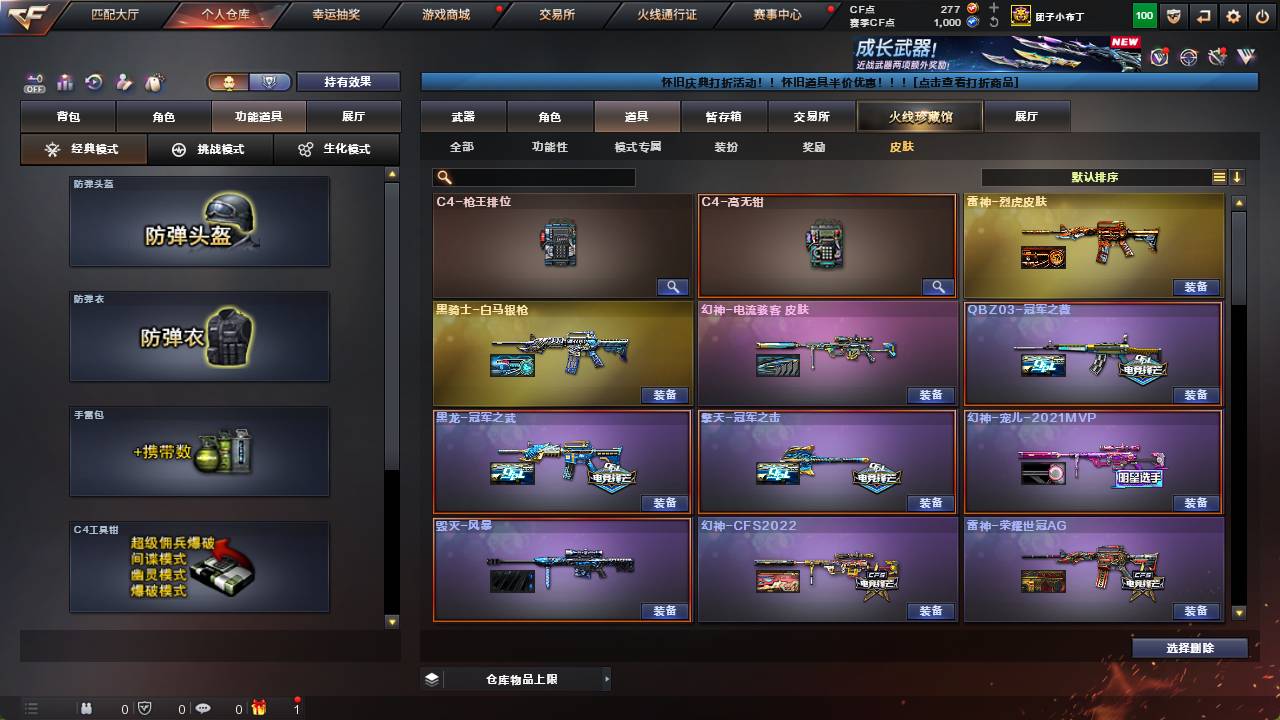Click the magnifier icon on C4-枪王排位 card

click(x=672, y=287)
